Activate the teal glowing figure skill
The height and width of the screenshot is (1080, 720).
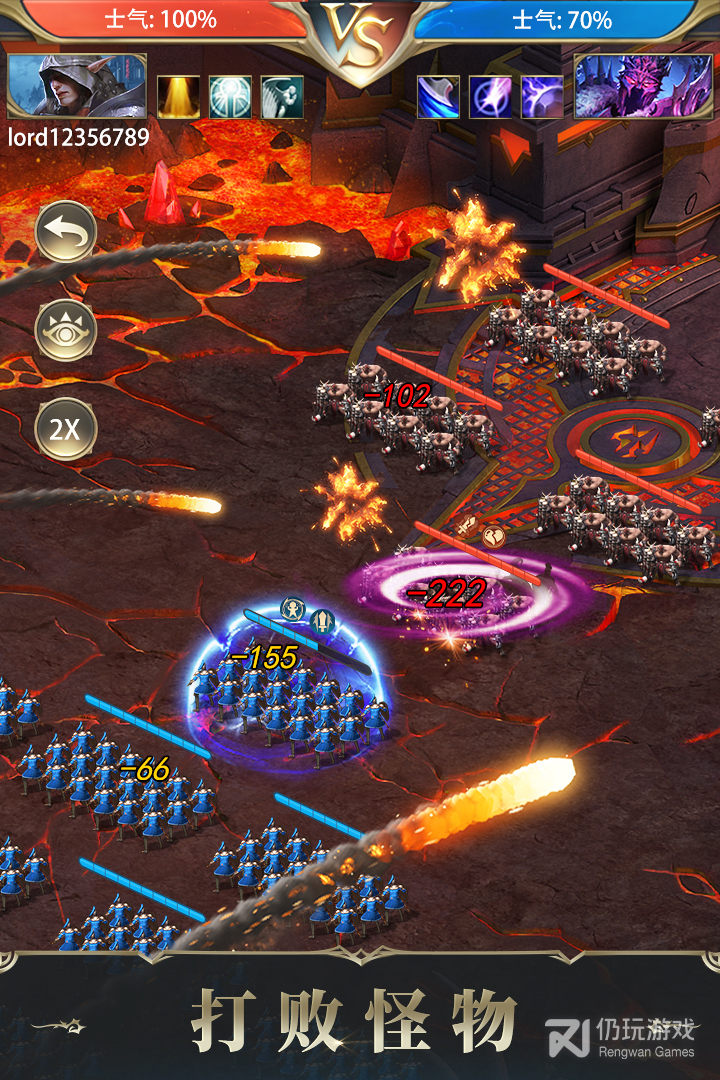tap(230, 97)
